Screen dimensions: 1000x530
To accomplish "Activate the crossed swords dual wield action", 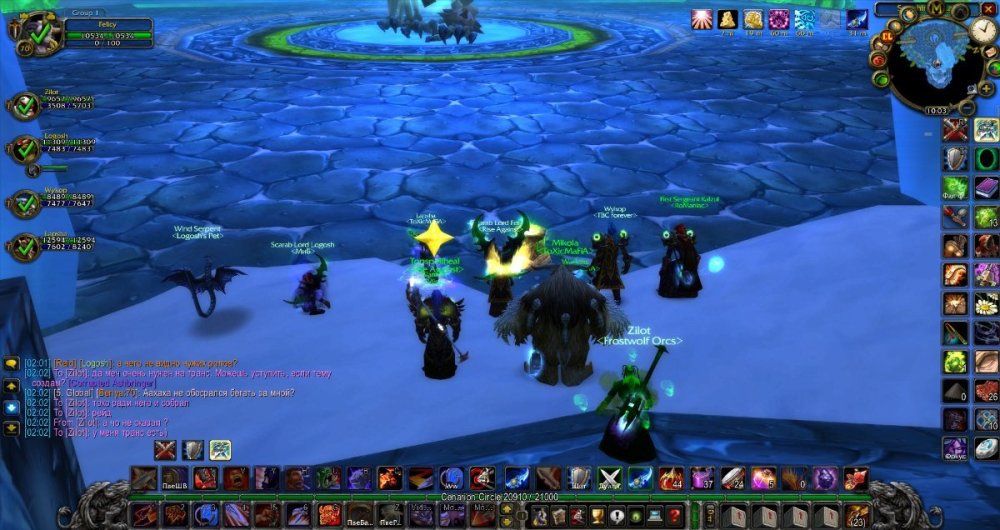I will pyautogui.click(x=609, y=478).
